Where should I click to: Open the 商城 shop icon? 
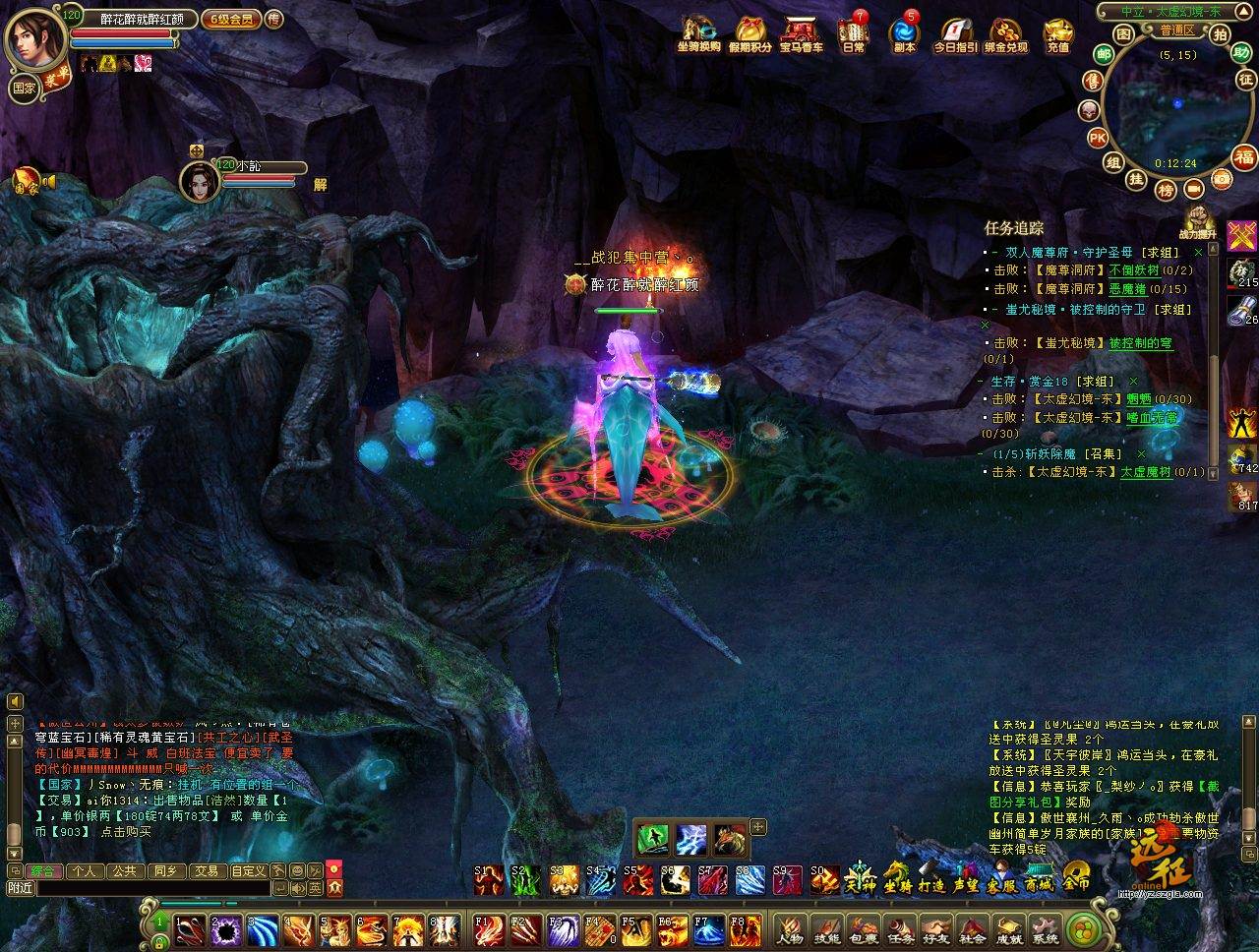[x=1039, y=876]
